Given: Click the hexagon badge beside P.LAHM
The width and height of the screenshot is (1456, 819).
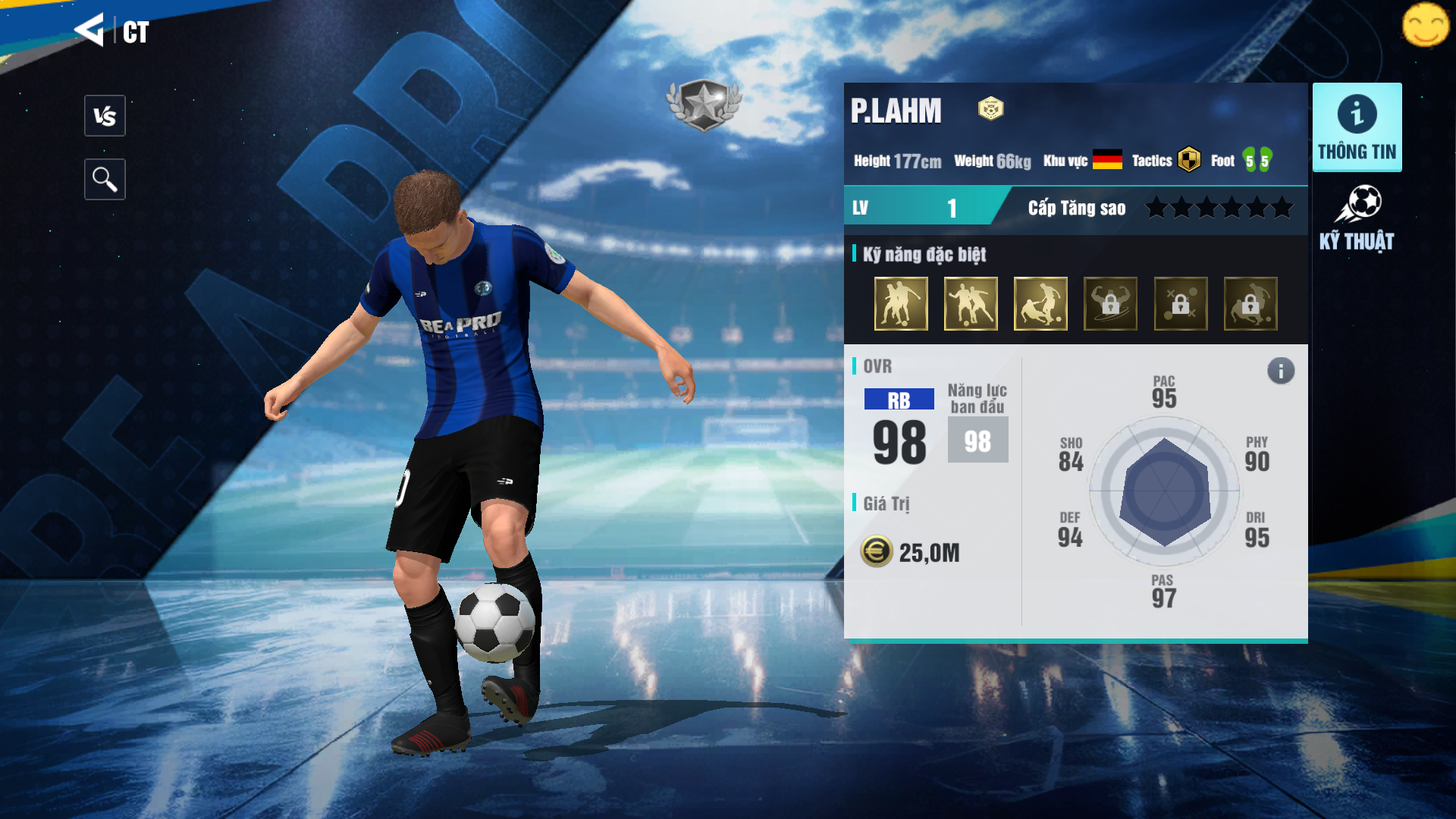Looking at the screenshot, I should click(990, 109).
